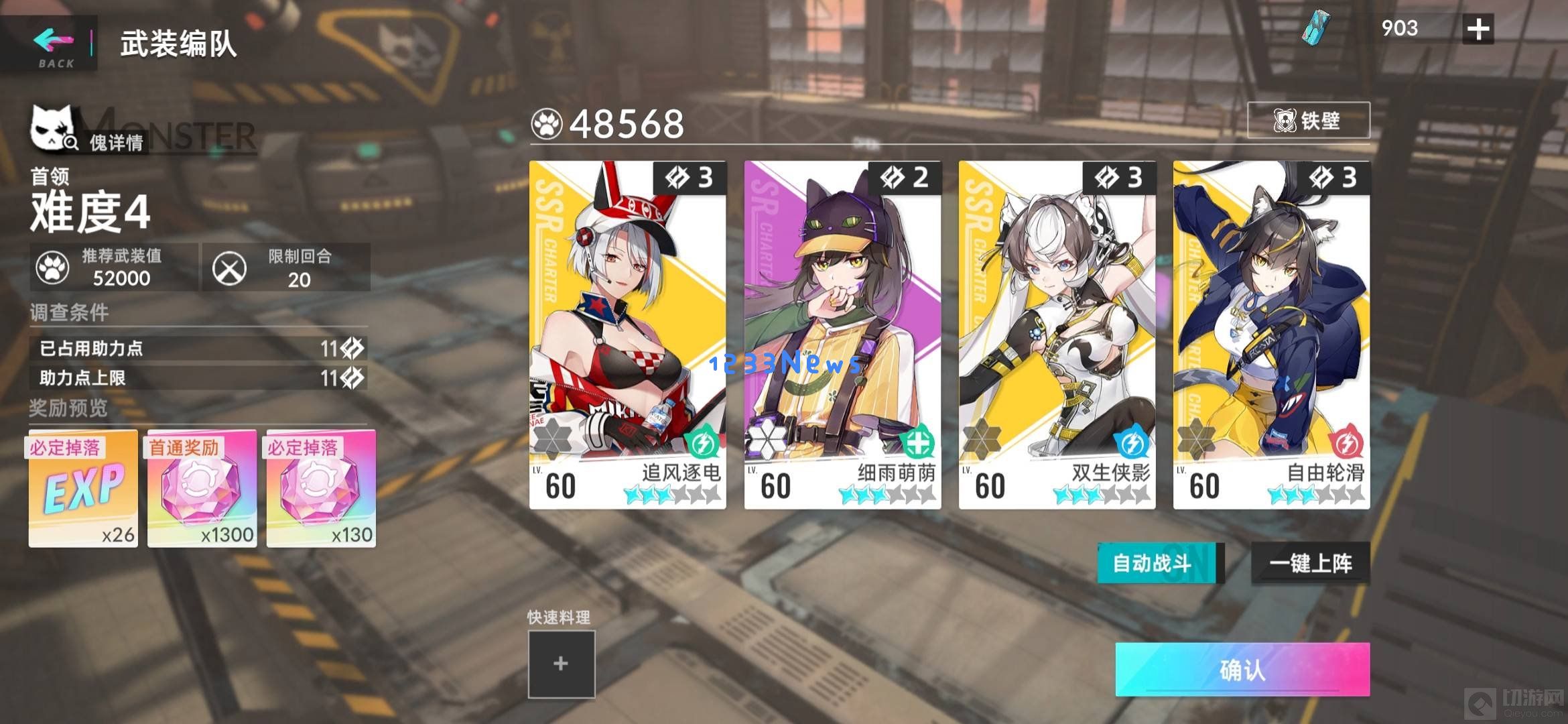Open the 铁壁 formation button
The width and height of the screenshot is (1568, 724).
(1307, 121)
